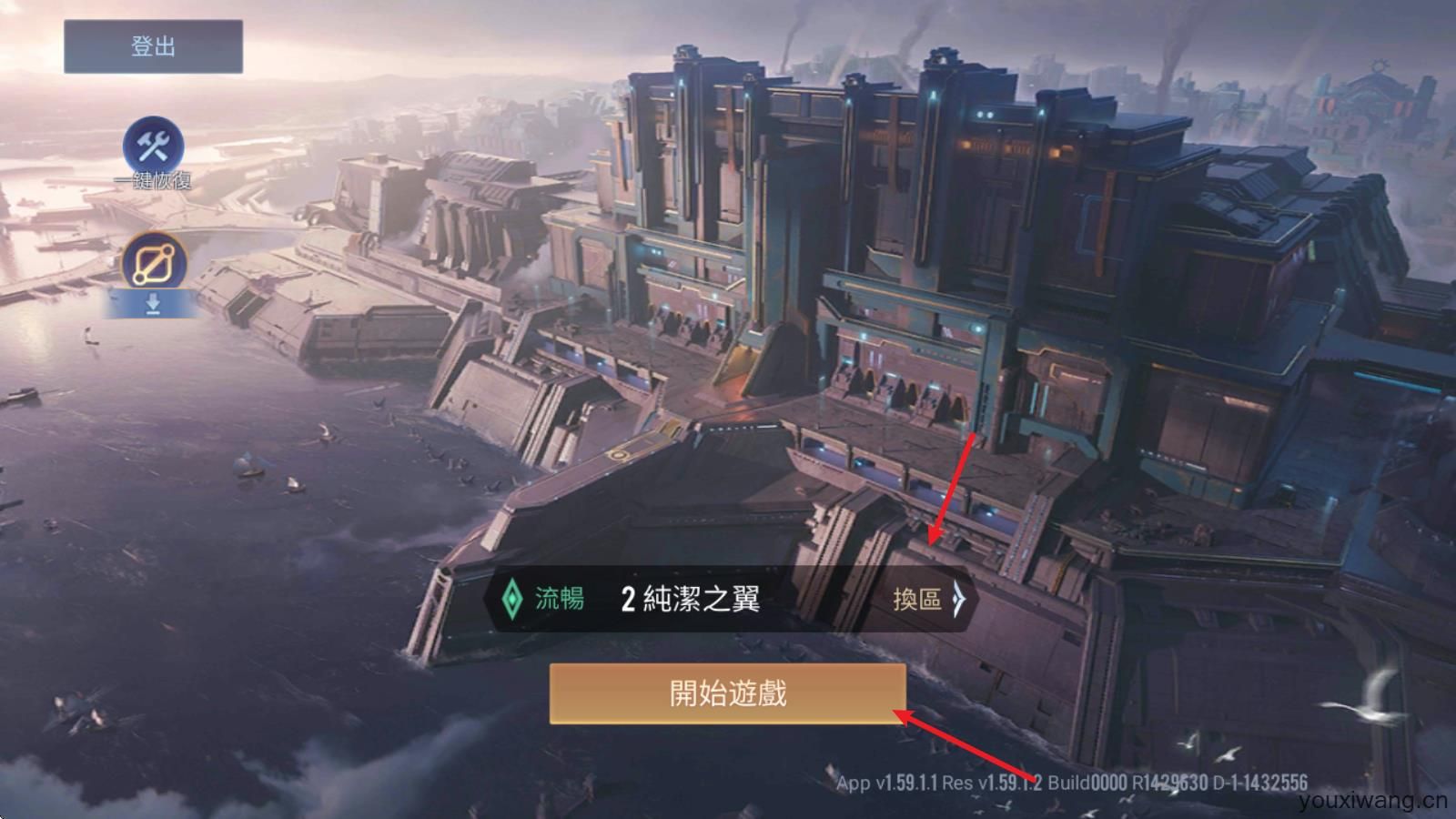Image resolution: width=1456 pixels, height=819 pixels.
Task: Select server 2 純潔之翼
Action: (687, 600)
